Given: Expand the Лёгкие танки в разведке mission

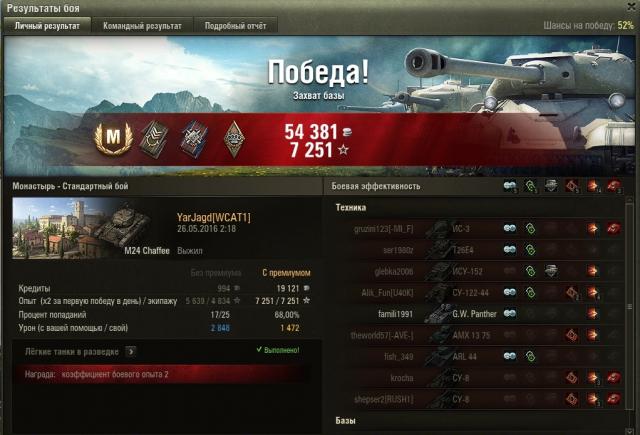Looking at the screenshot, I should click(x=131, y=351).
